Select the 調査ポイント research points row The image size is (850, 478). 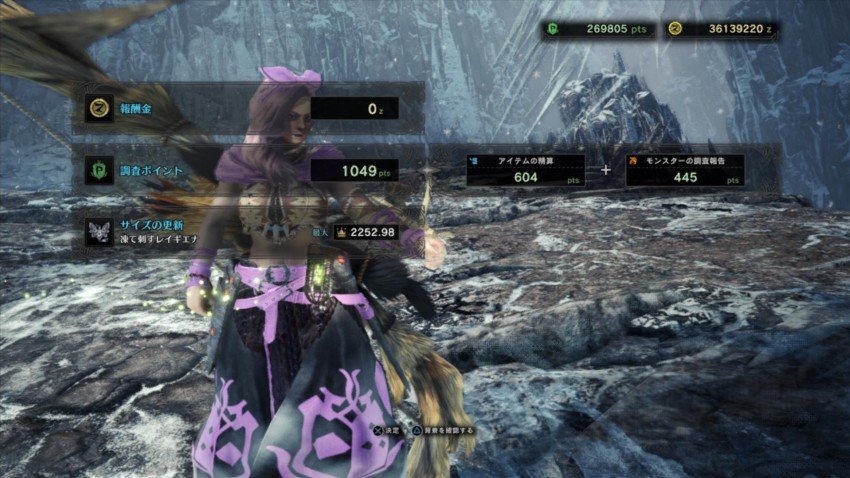tap(247, 170)
